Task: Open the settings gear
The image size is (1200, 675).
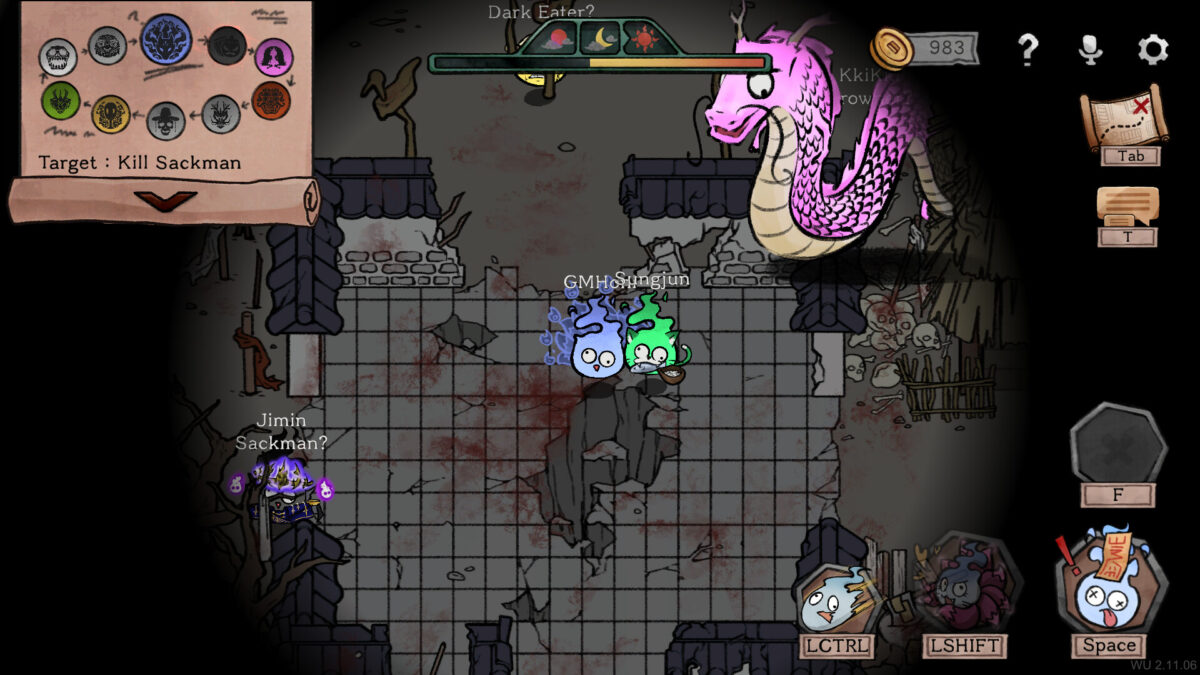Action: [x=1153, y=49]
